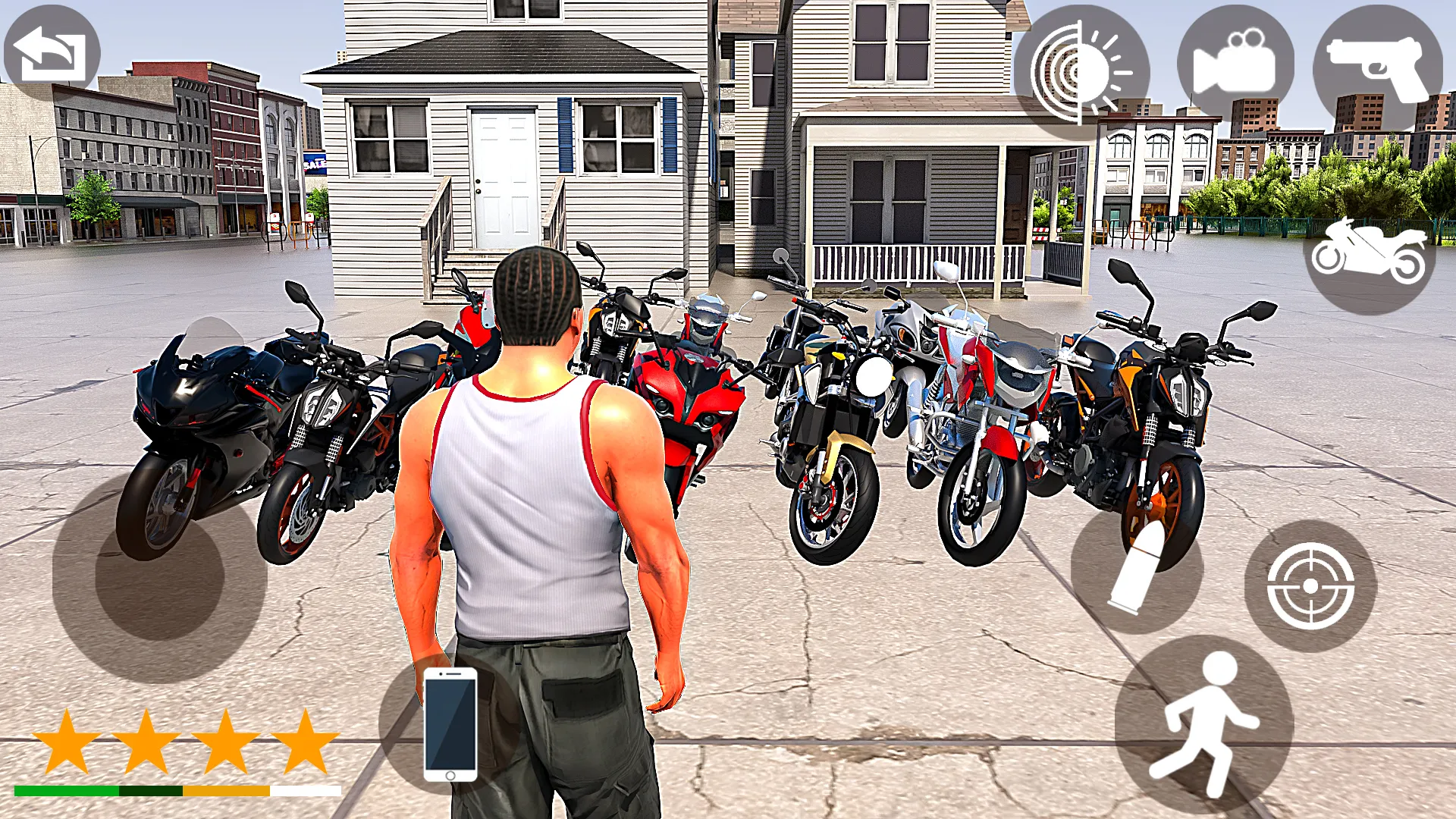Activate the crosshair aim button

pyautogui.click(x=1310, y=585)
